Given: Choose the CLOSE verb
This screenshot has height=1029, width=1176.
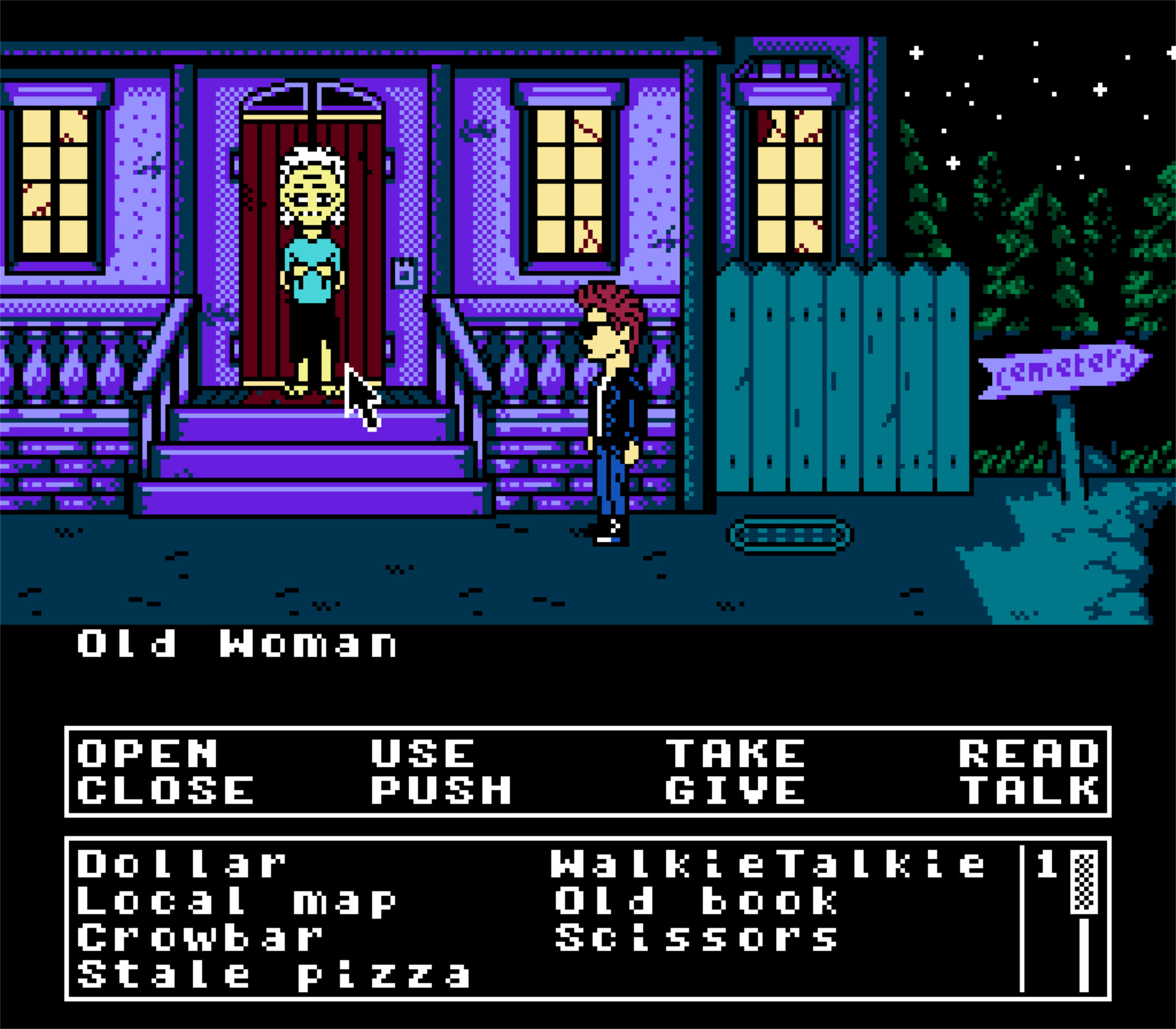Looking at the screenshot, I should pyautogui.click(x=165, y=790).
